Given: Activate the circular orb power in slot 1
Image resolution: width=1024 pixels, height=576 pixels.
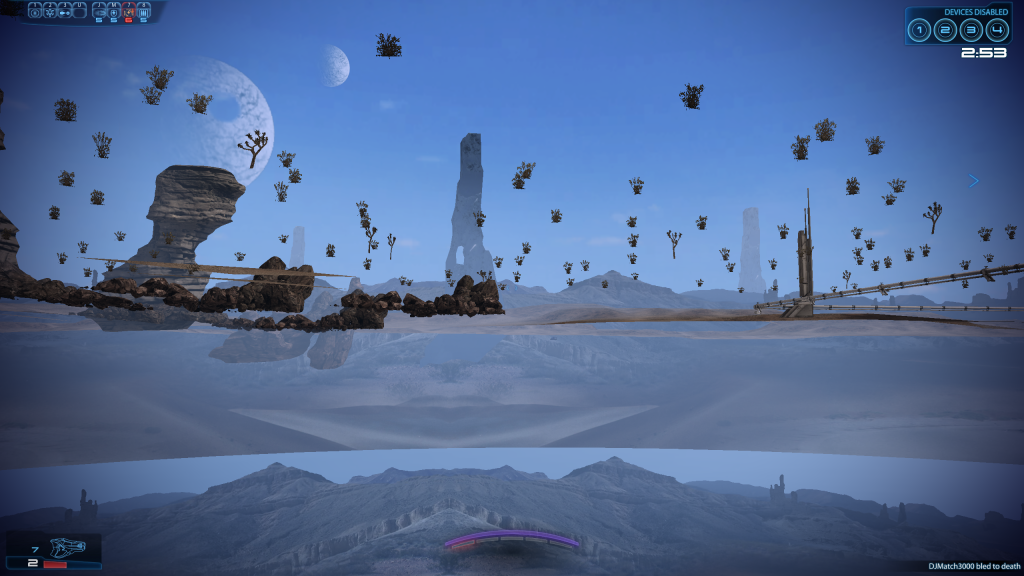Looking at the screenshot, I should 35,12.
